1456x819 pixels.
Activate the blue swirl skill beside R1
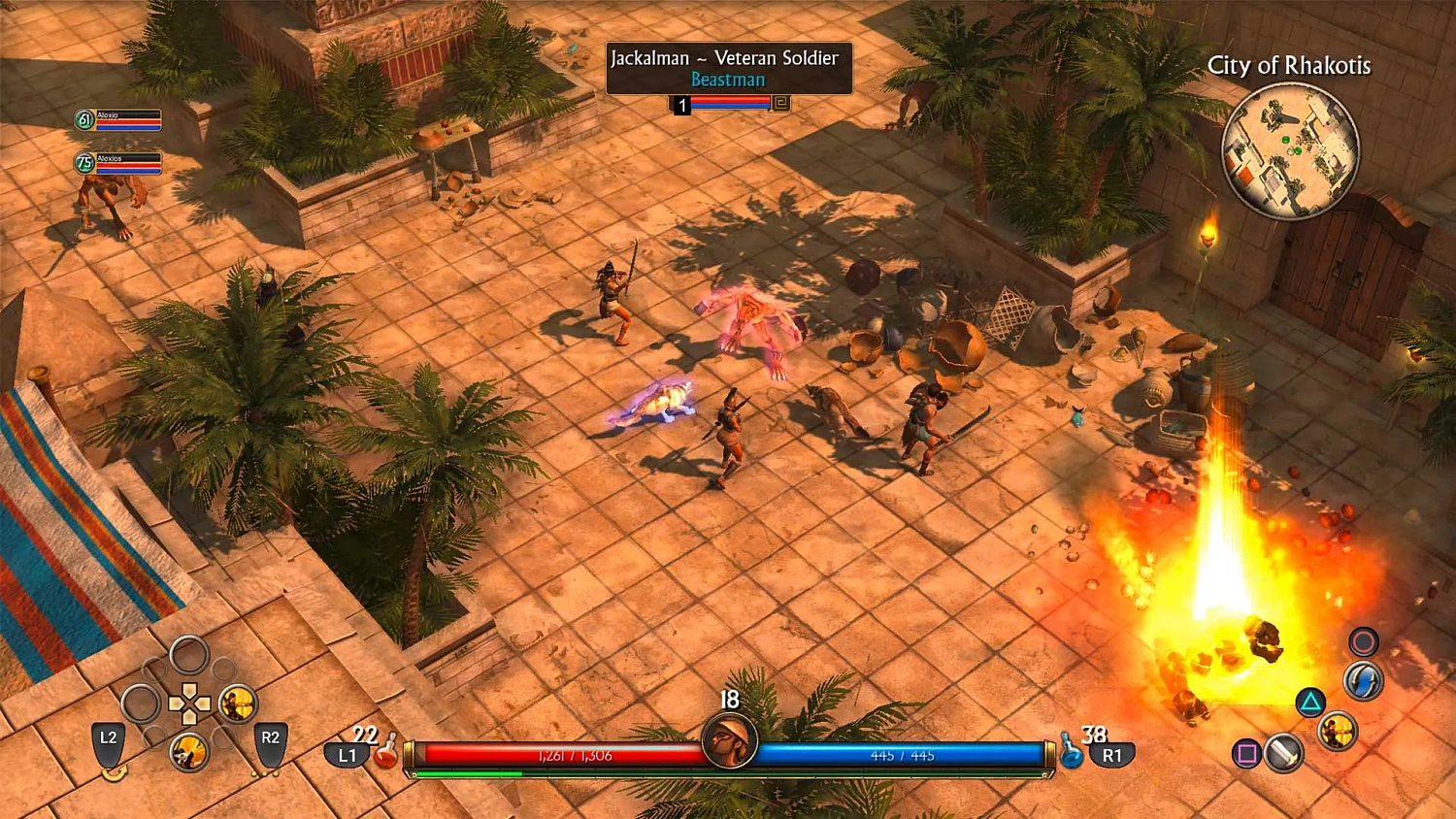(1362, 682)
